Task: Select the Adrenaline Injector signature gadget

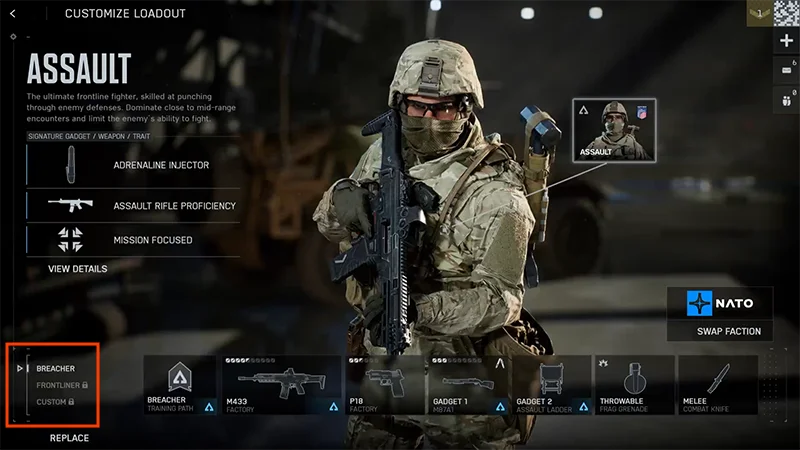Action: pyautogui.click(x=133, y=164)
